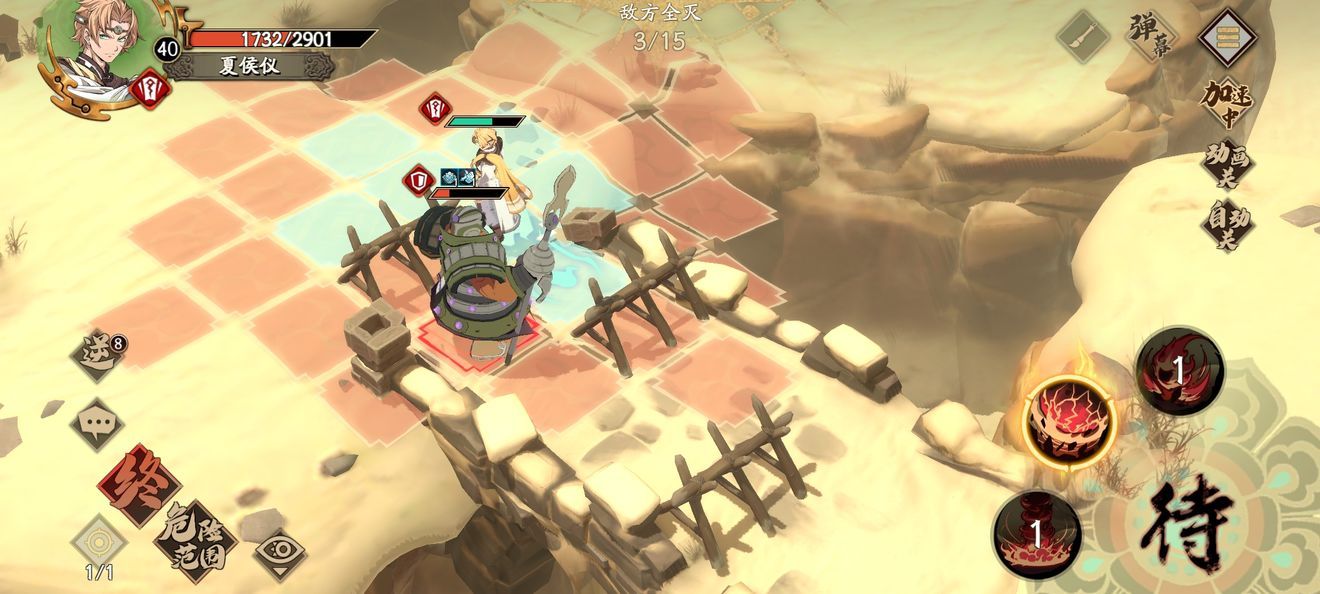1320x594 pixels.
Task: Show the 危险范围 danger range
Action: click(x=194, y=541)
